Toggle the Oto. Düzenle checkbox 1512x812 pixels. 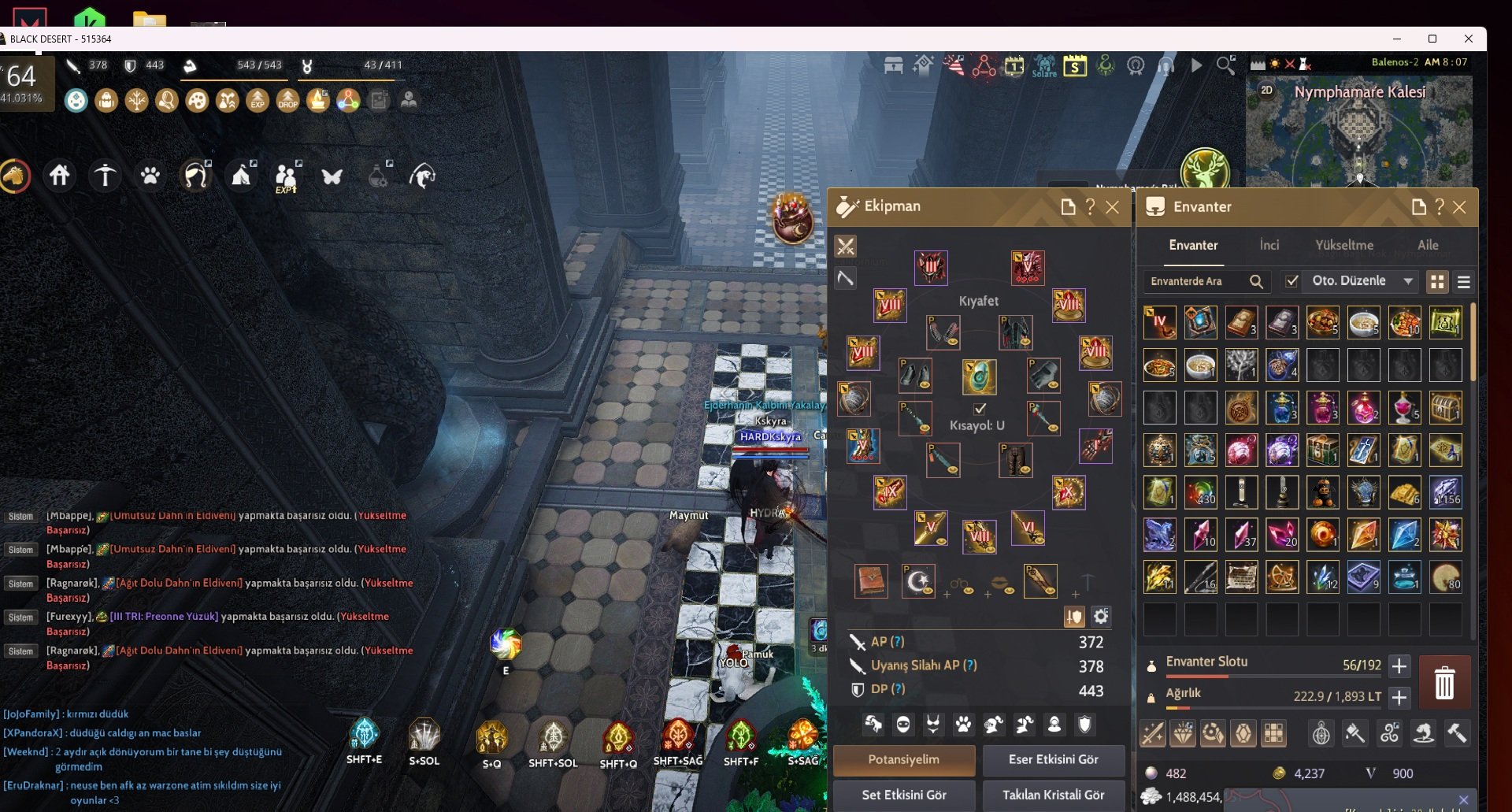1292,281
